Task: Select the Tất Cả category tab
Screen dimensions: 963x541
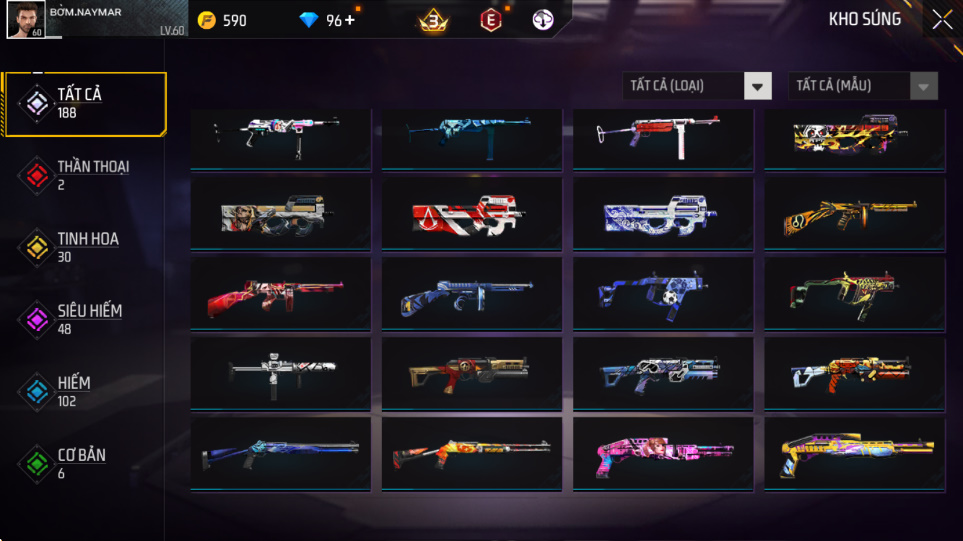Action: coord(84,103)
